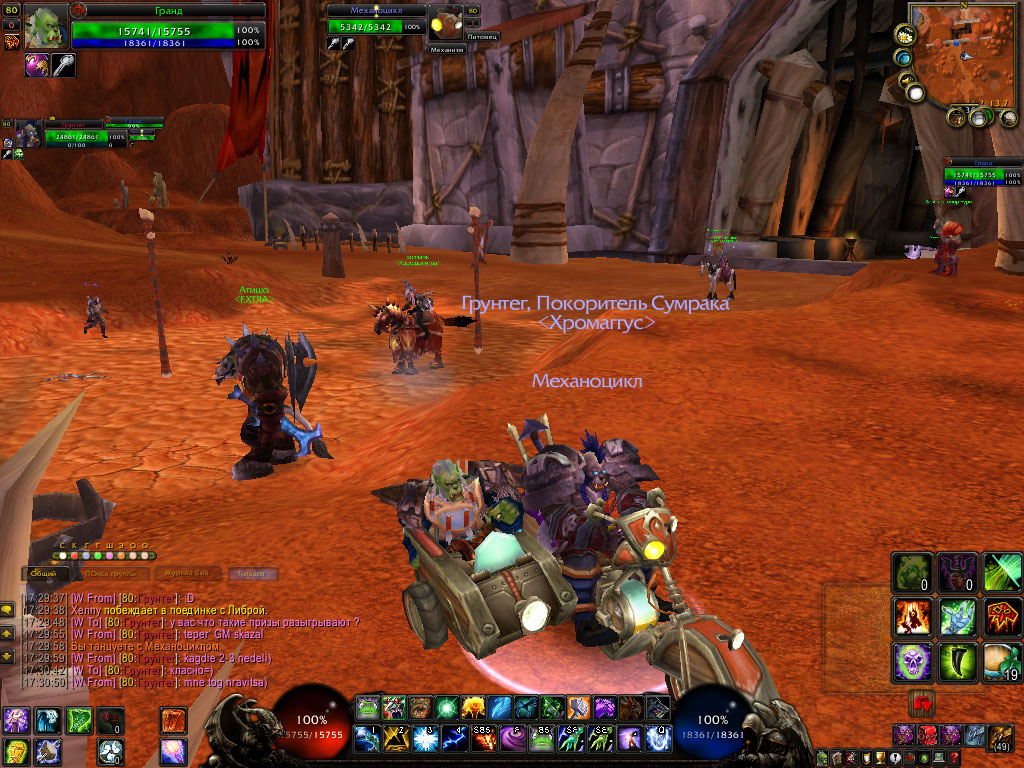Activate the yellow pyramid totem ability in slot 2
The height and width of the screenshot is (768, 1024).
(x=394, y=739)
